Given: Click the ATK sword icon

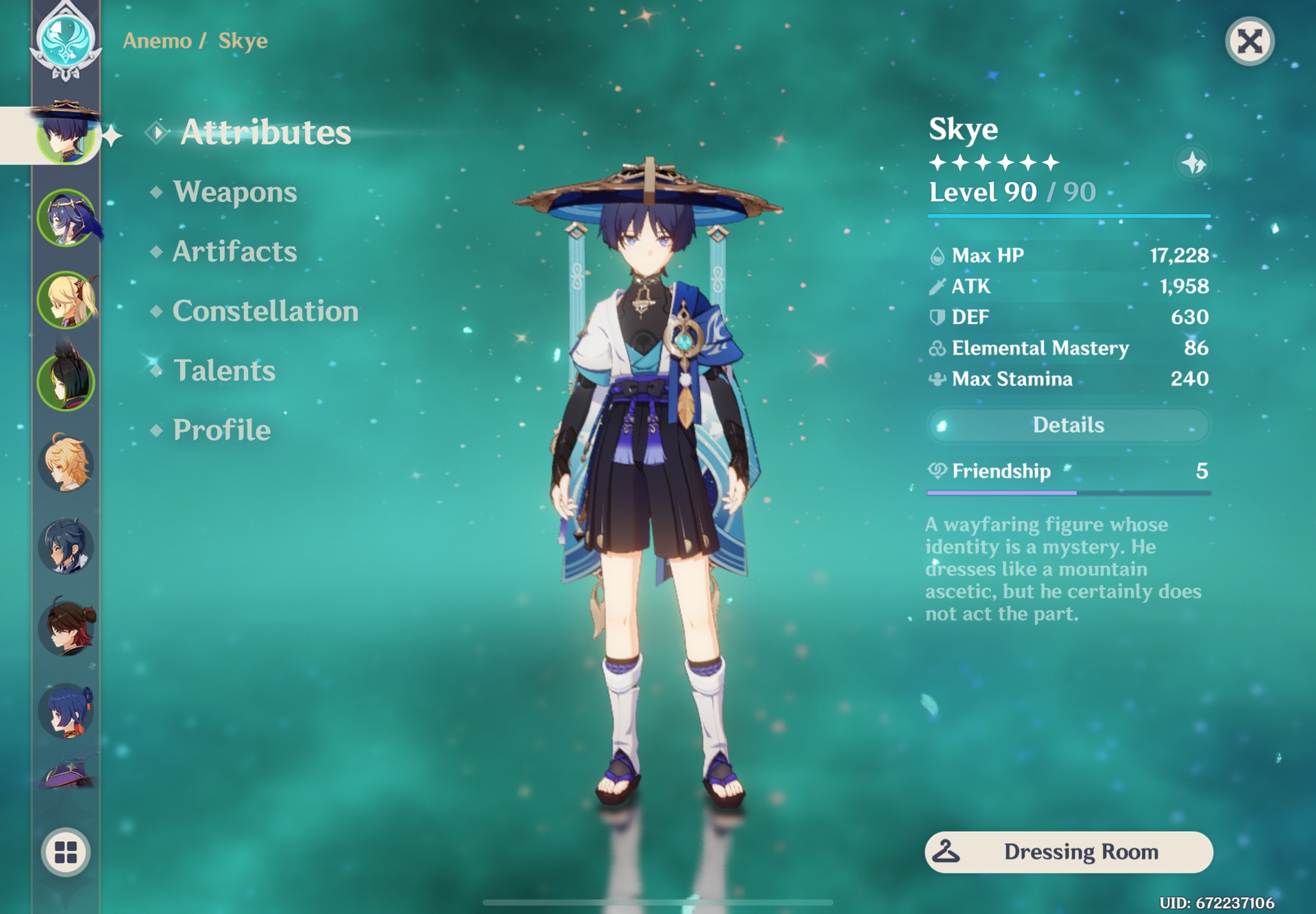Looking at the screenshot, I should tap(936, 286).
